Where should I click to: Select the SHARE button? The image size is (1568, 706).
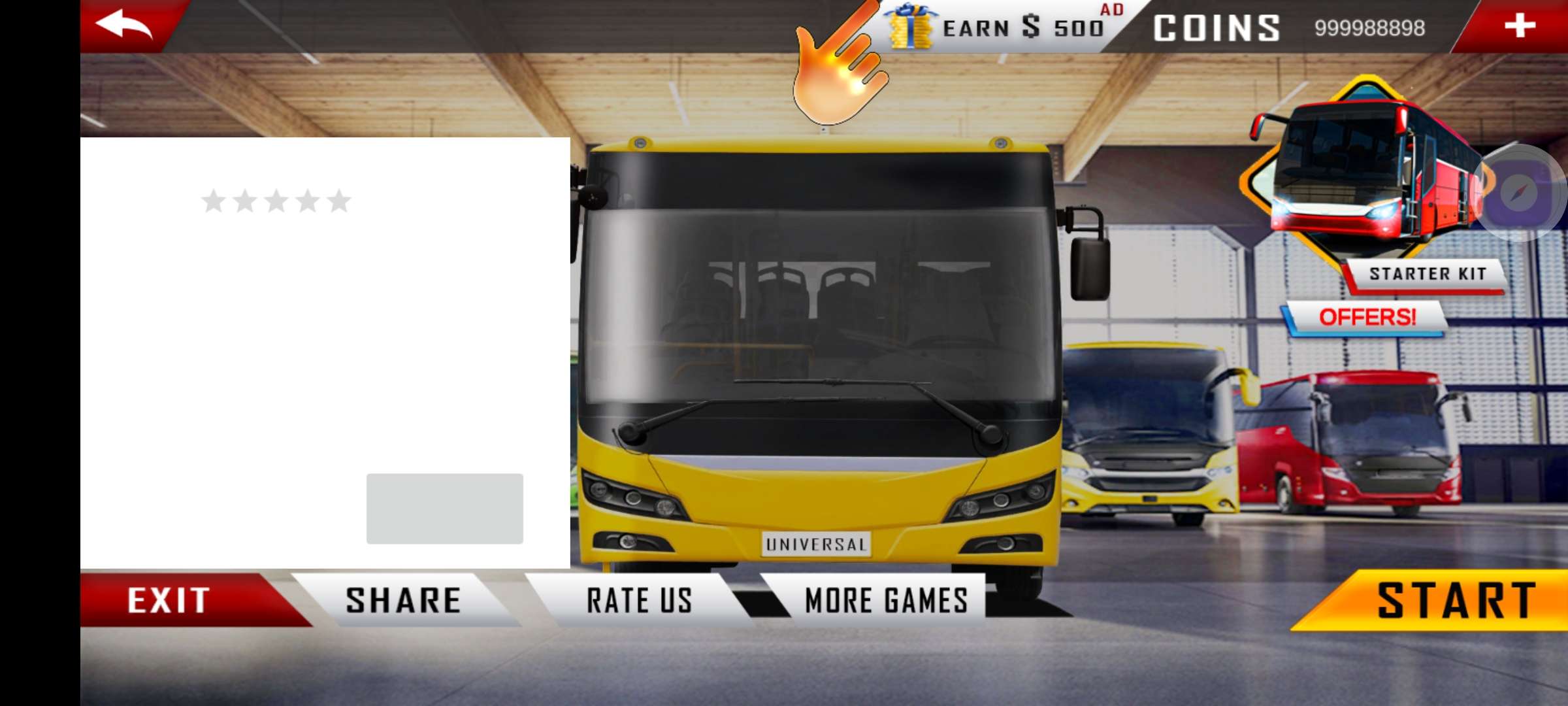pyautogui.click(x=403, y=600)
